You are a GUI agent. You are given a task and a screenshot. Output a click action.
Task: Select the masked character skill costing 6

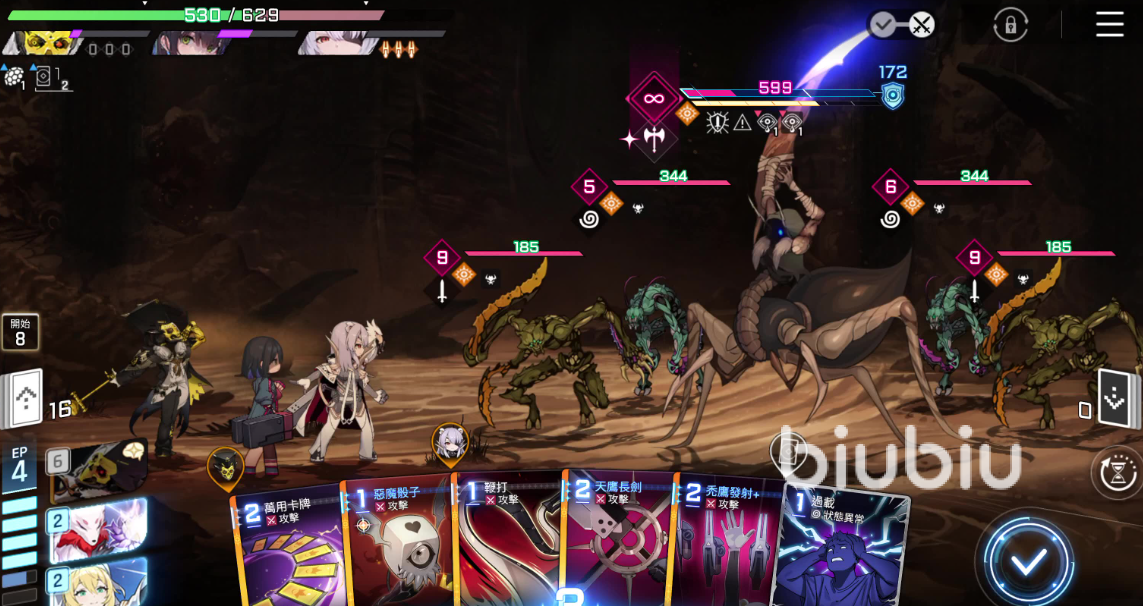[x=98, y=468]
